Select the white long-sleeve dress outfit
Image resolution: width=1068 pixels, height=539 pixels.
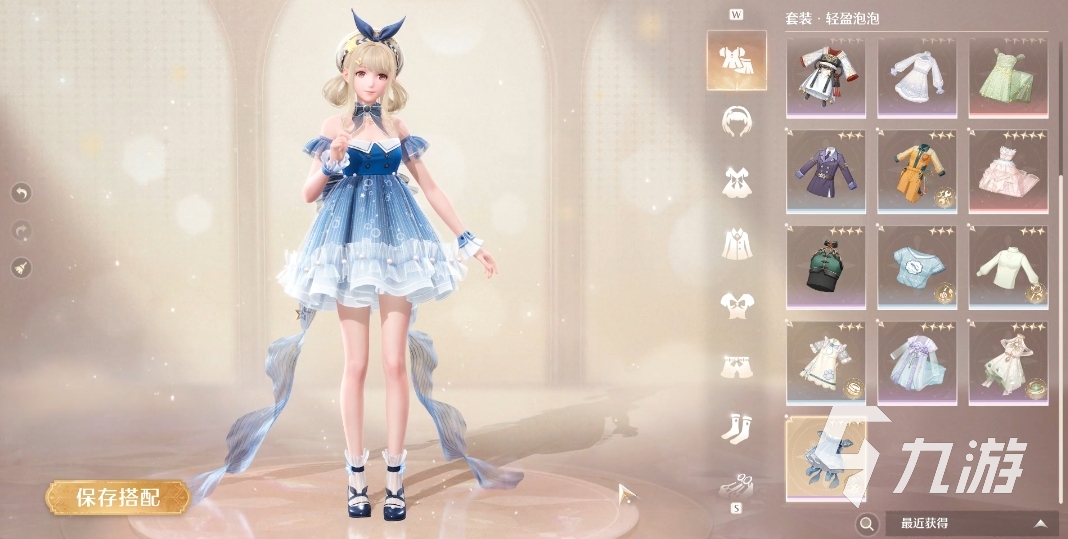tap(917, 76)
